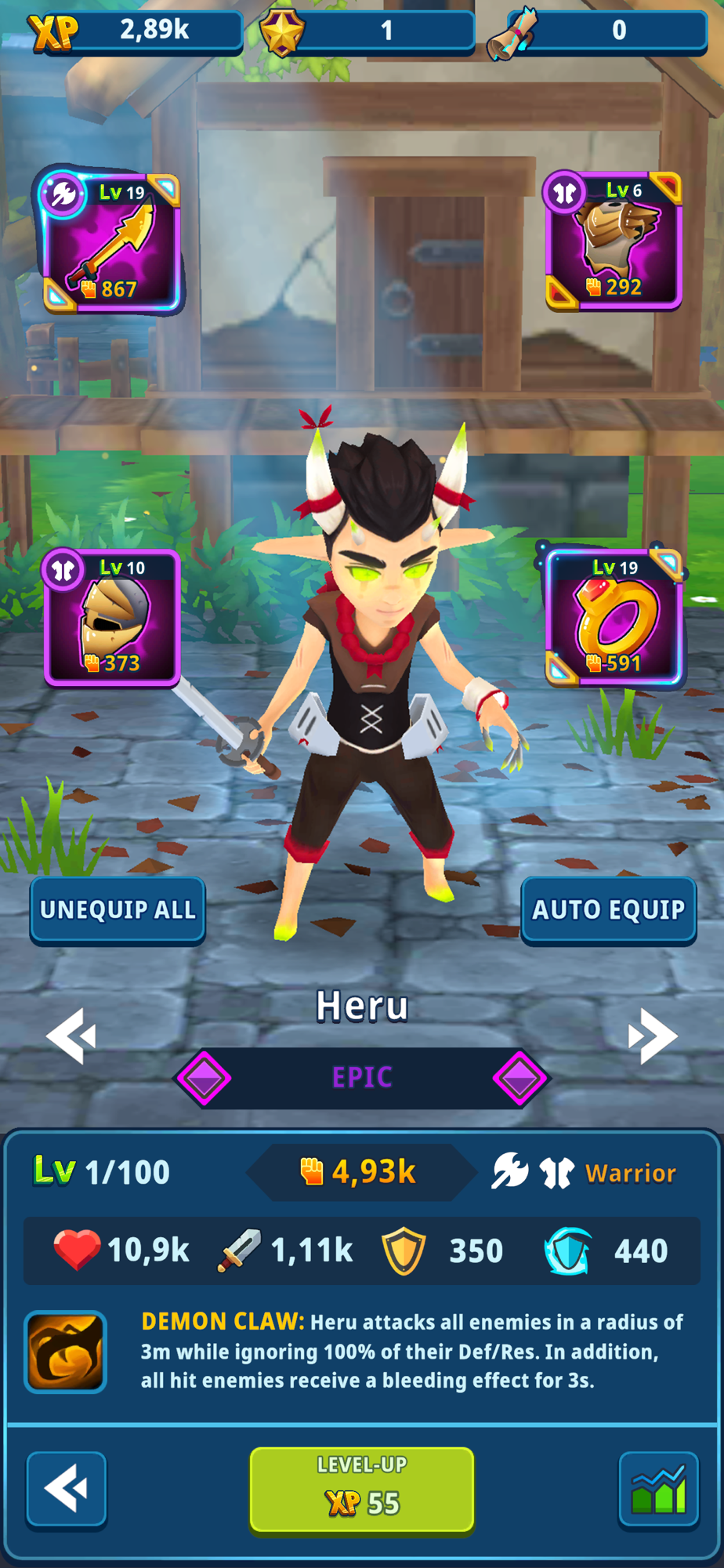Choose the level 10 helmet equipment slot
Viewport: 724px width, 1568px height.
coord(112,618)
